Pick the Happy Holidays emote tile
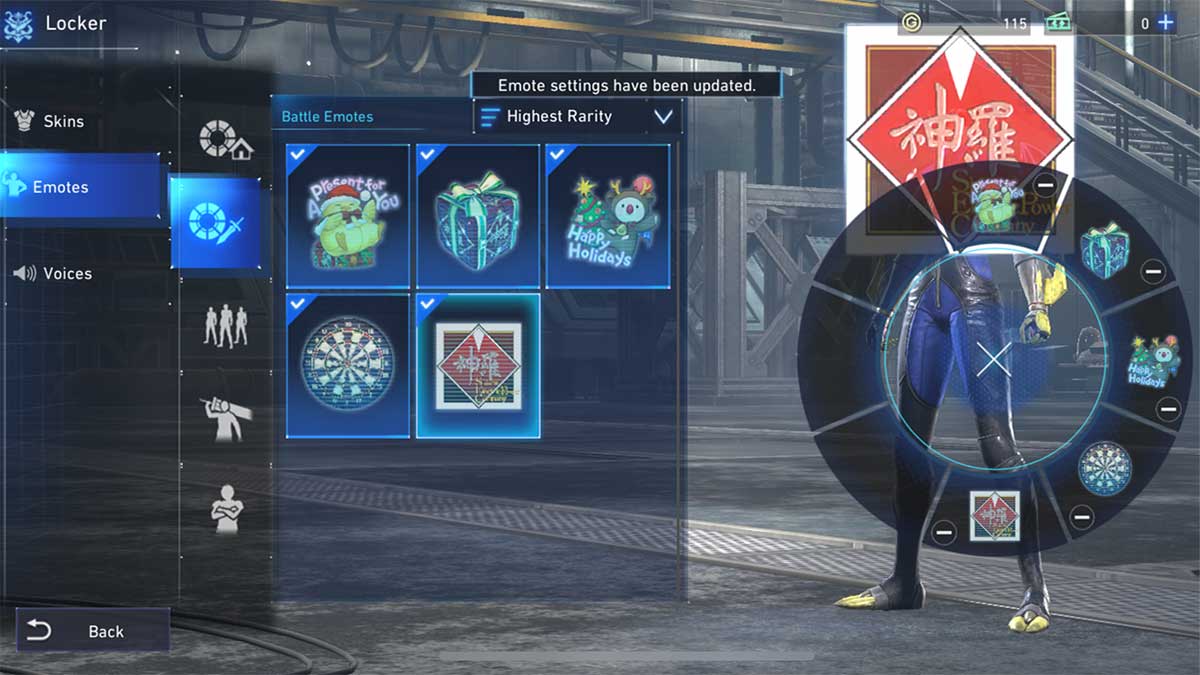Image resolution: width=1200 pixels, height=675 pixels. pyautogui.click(x=607, y=216)
